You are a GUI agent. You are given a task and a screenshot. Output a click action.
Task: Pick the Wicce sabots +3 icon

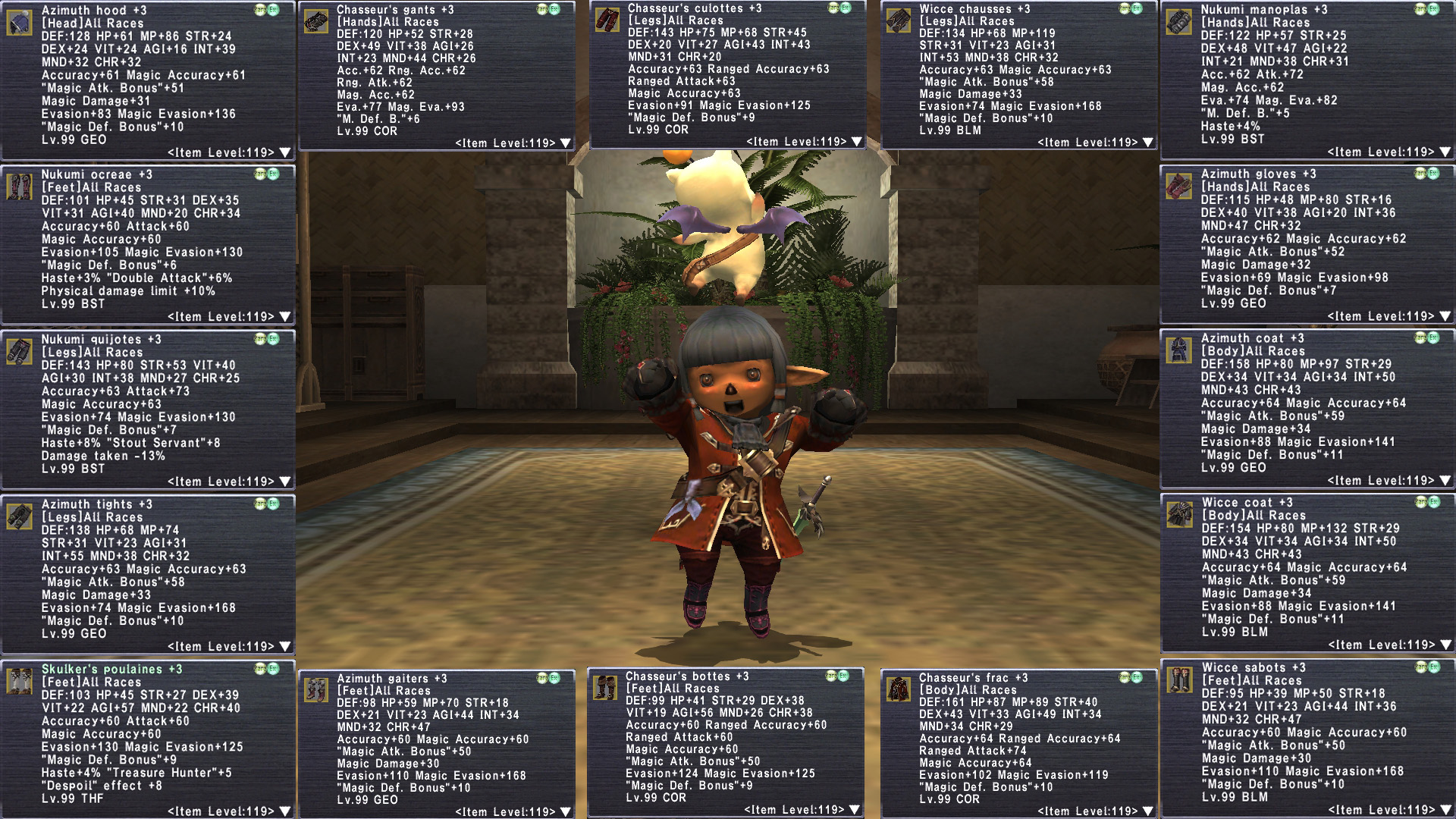coord(1179,679)
